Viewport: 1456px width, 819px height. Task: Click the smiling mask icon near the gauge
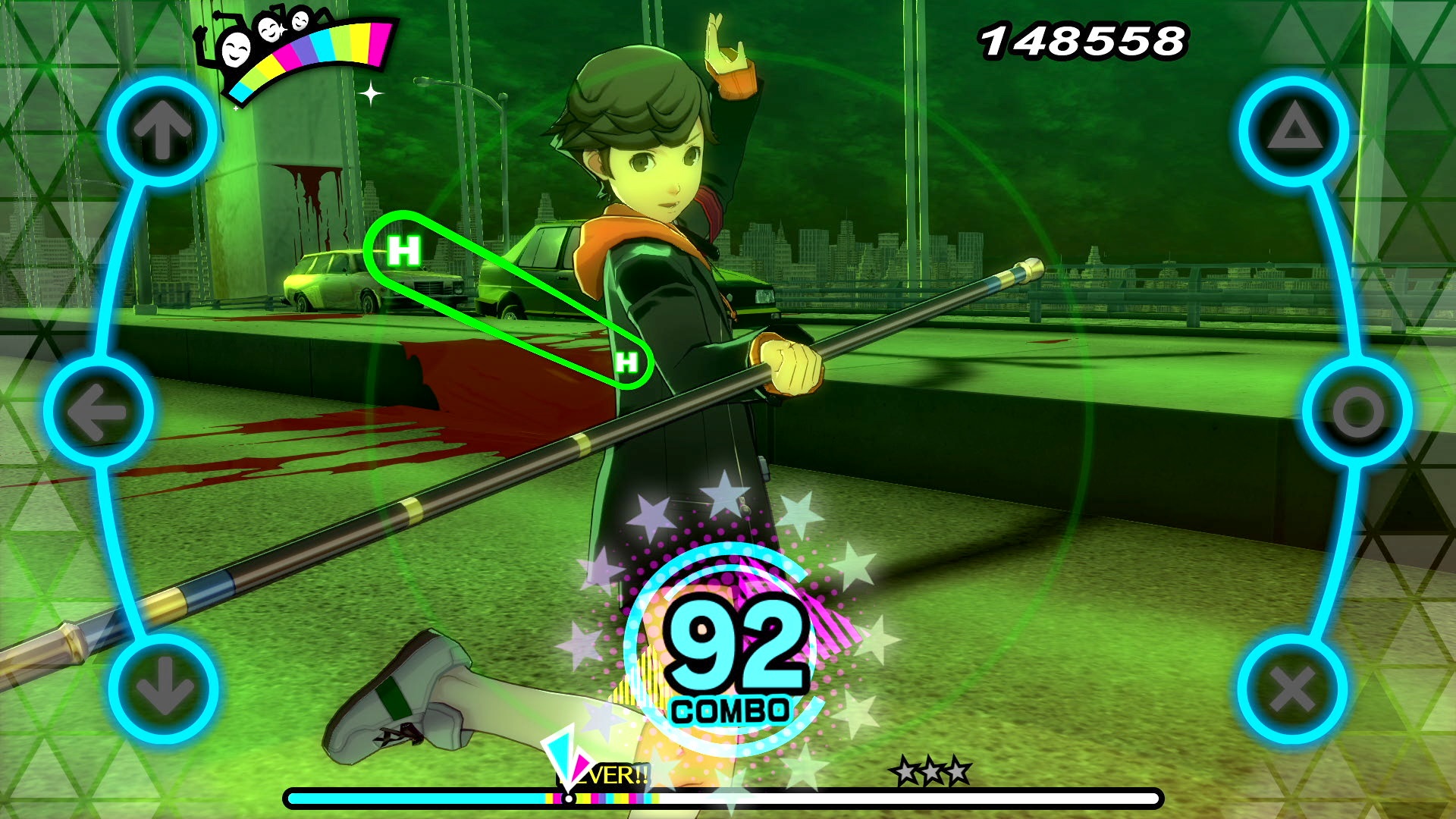click(x=234, y=49)
